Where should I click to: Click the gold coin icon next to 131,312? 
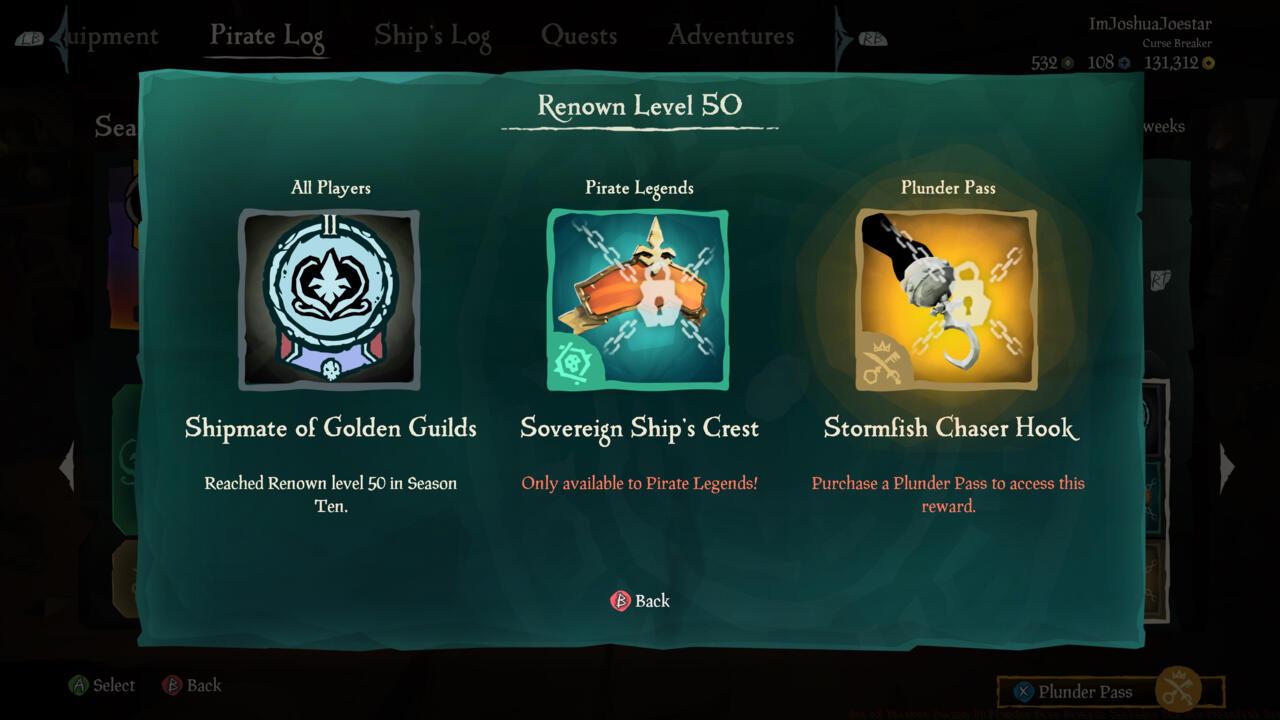1206,62
